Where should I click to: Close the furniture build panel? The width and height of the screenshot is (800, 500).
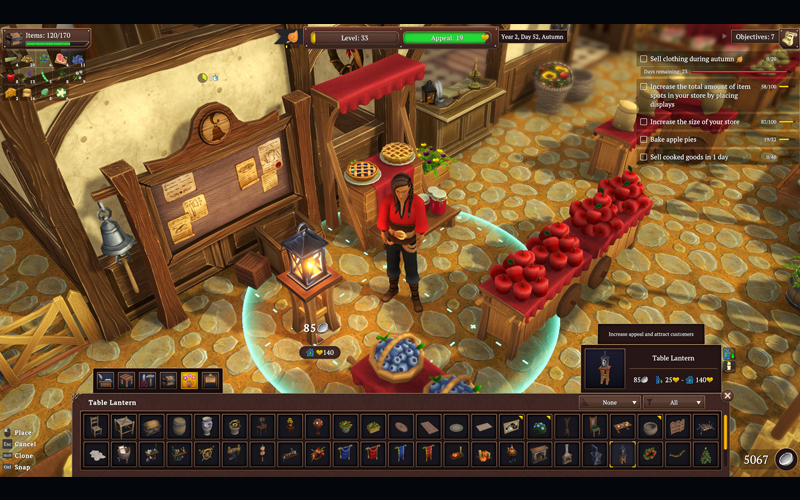(x=727, y=396)
